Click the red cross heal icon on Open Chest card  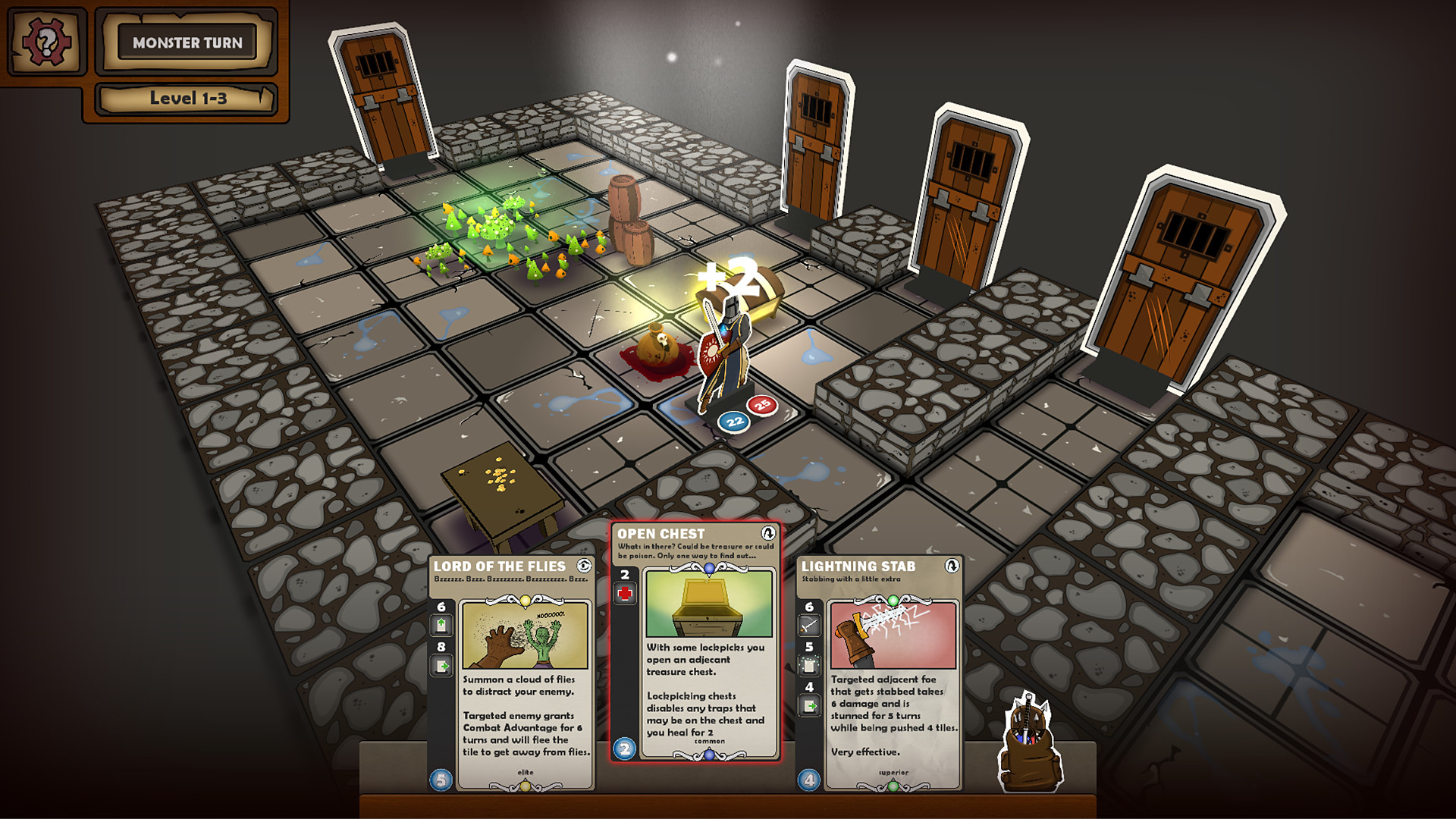pos(624,593)
